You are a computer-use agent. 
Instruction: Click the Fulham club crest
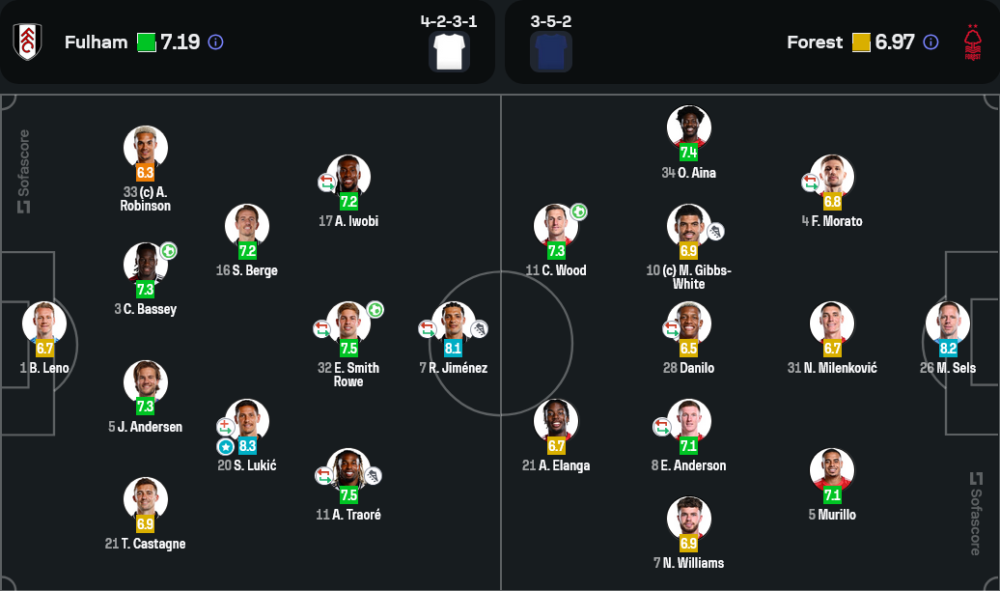[x=27, y=42]
